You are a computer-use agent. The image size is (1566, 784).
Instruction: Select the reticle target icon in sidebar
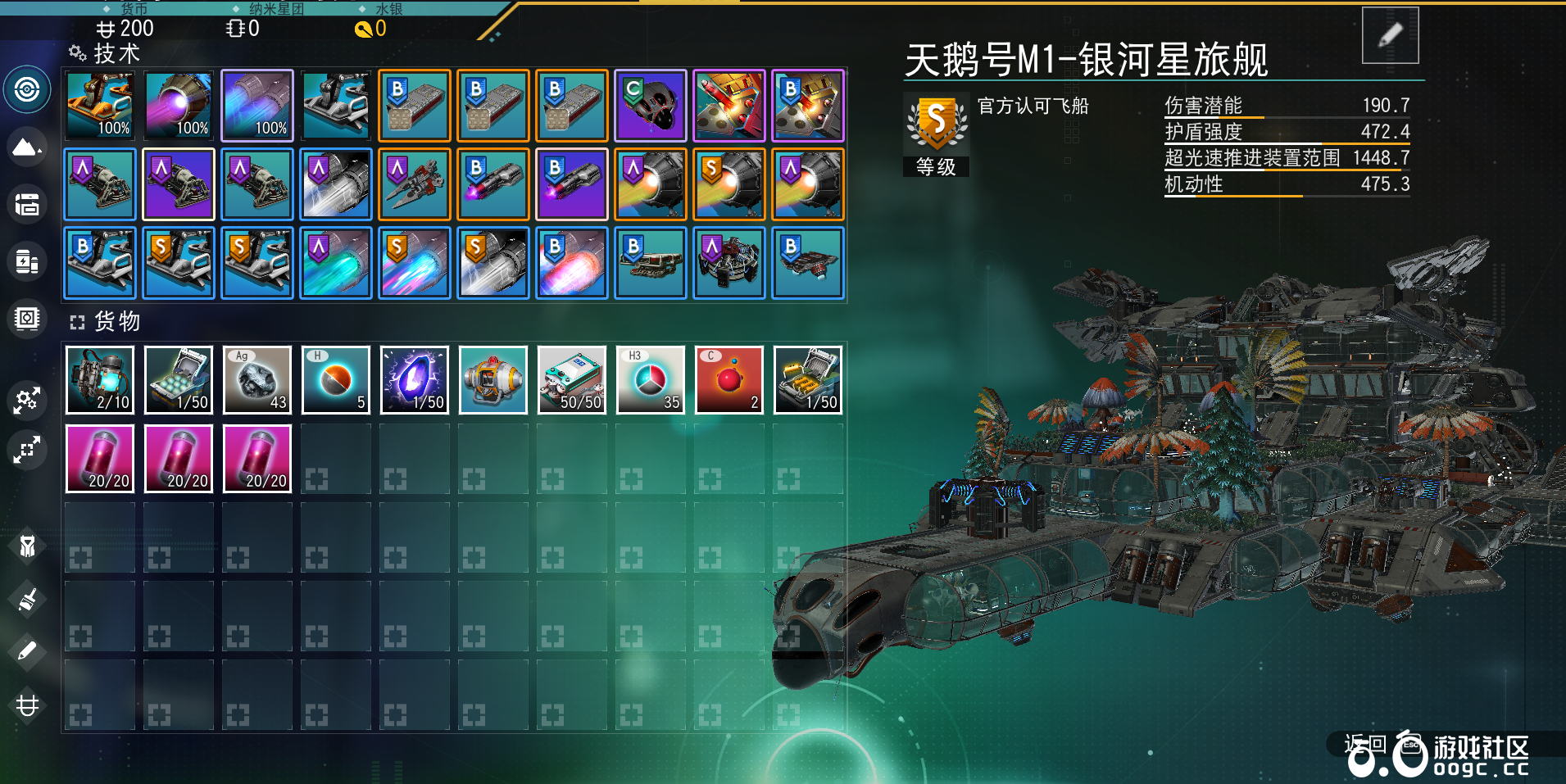(27, 90)
